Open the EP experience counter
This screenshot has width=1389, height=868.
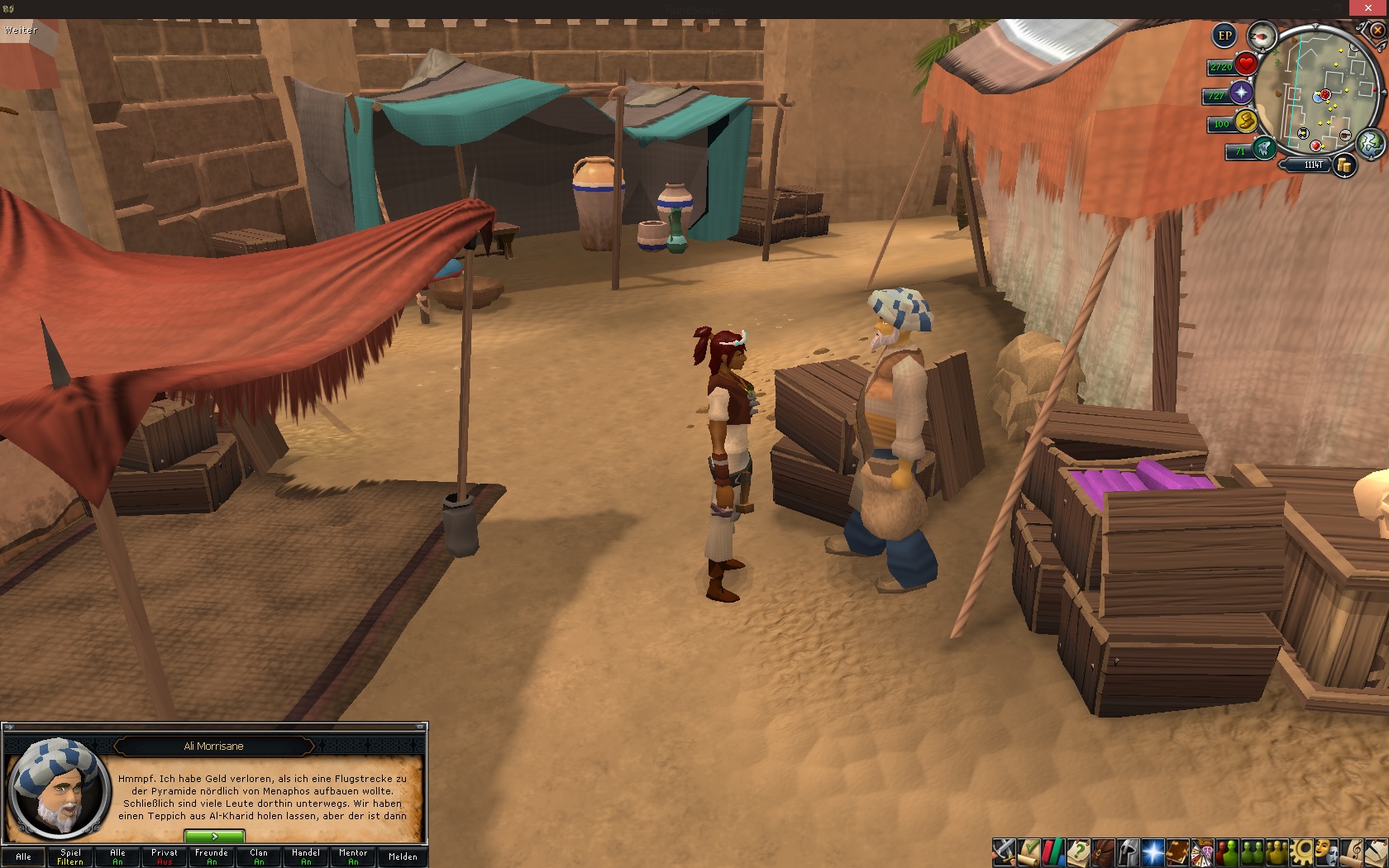pyautogui.click(x=1224, y=36)
